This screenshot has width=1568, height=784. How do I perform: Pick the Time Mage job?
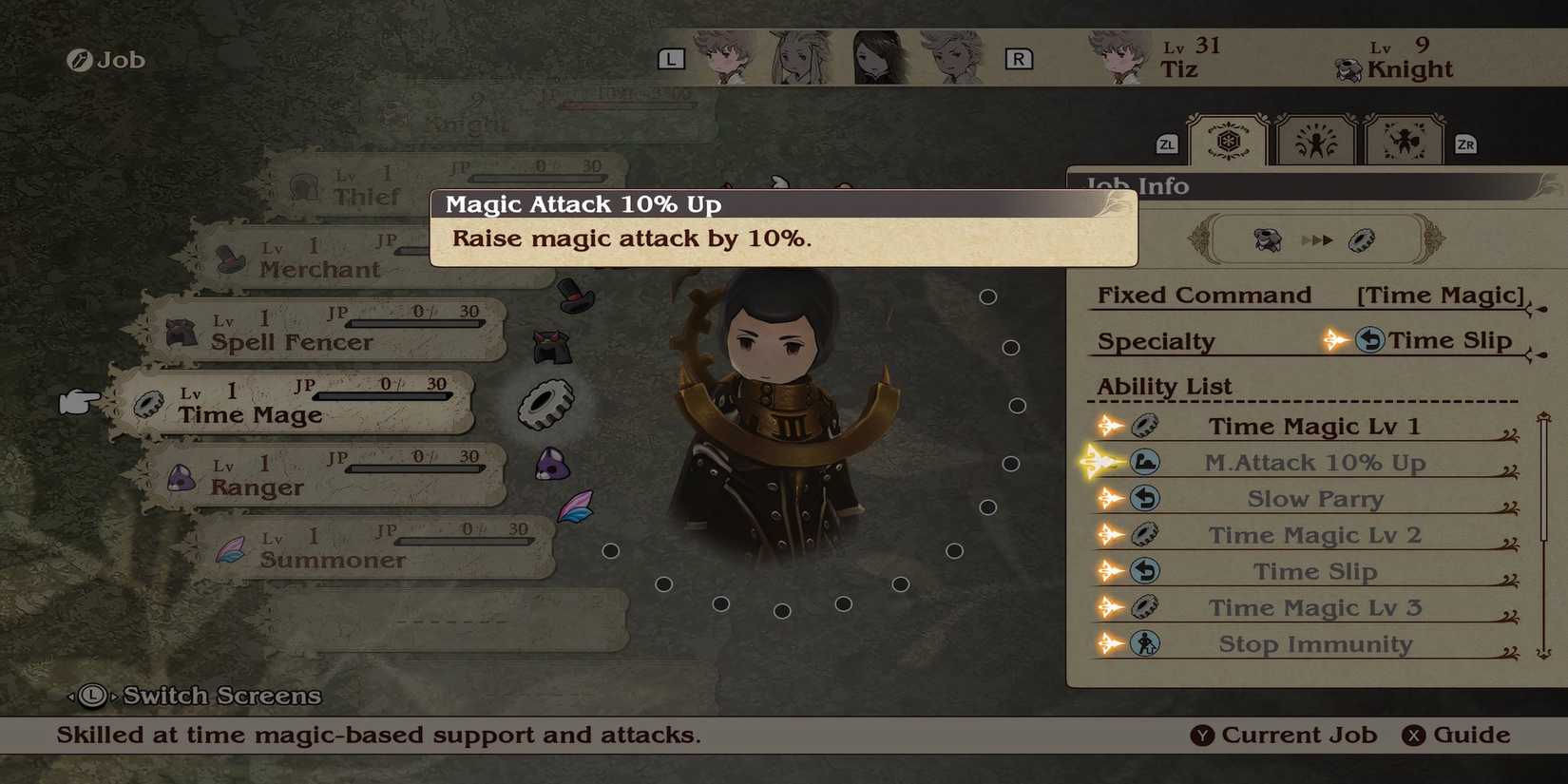295,404
